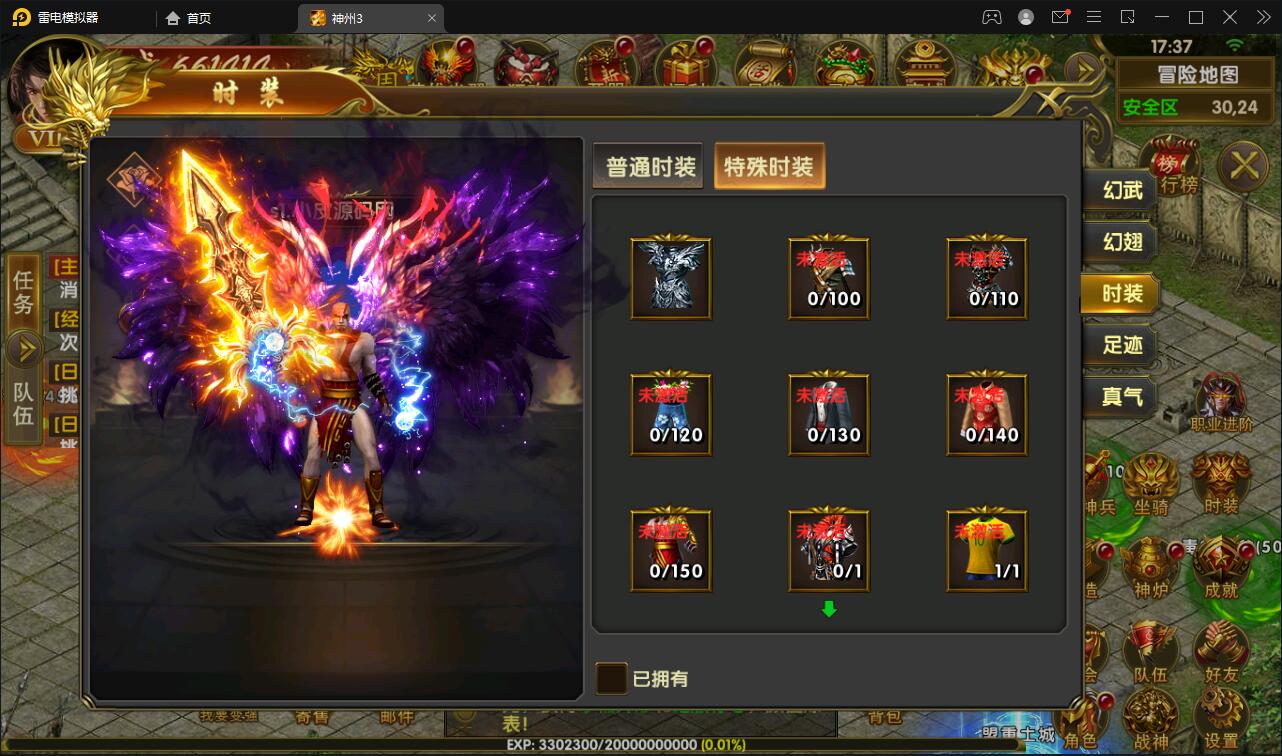The image size is (1282, 756).
Task: Expand the left side panel chevron arrow
Action: (23, 347)
